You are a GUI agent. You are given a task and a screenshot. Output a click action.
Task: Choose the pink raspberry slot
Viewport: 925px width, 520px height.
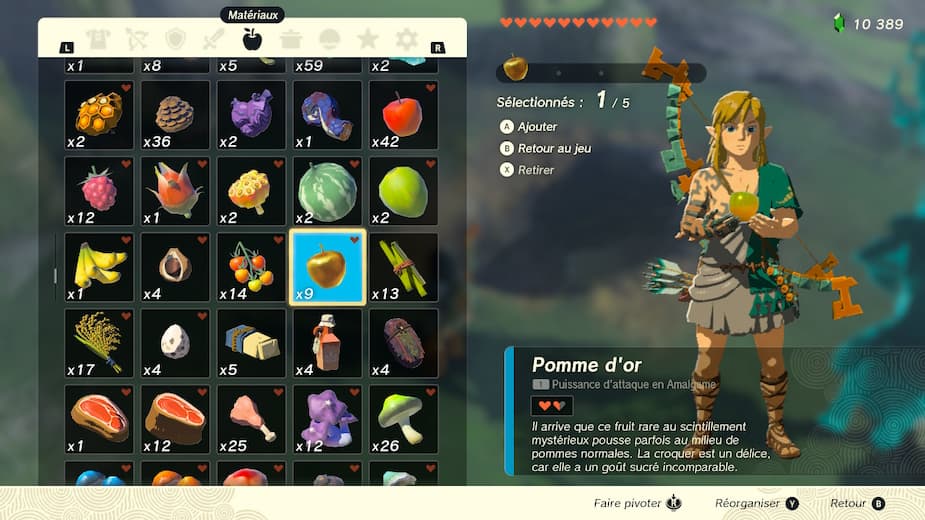pyautogui.click(x=99, y=190)
